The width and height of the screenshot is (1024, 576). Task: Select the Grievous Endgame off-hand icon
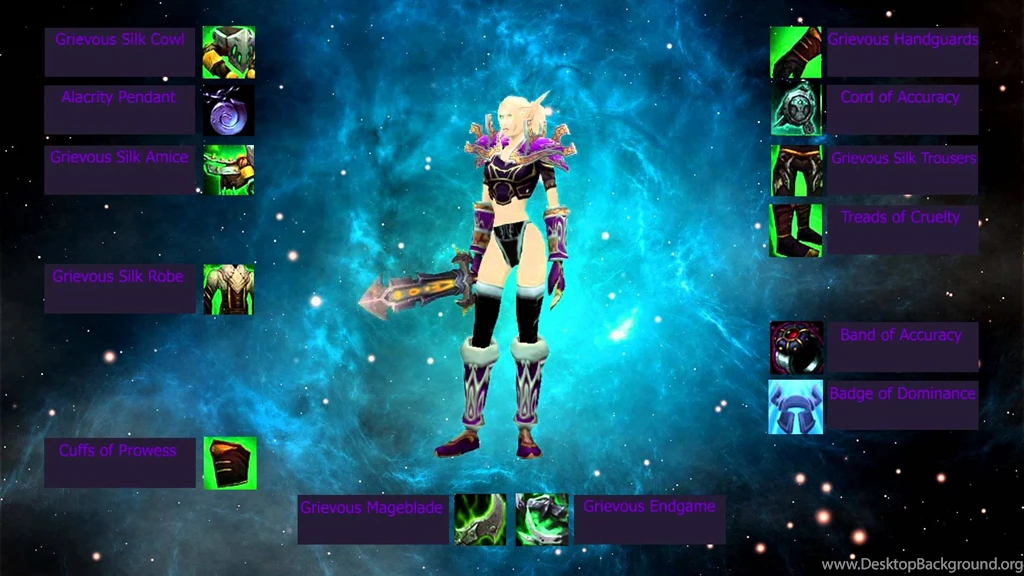[542, 519]
